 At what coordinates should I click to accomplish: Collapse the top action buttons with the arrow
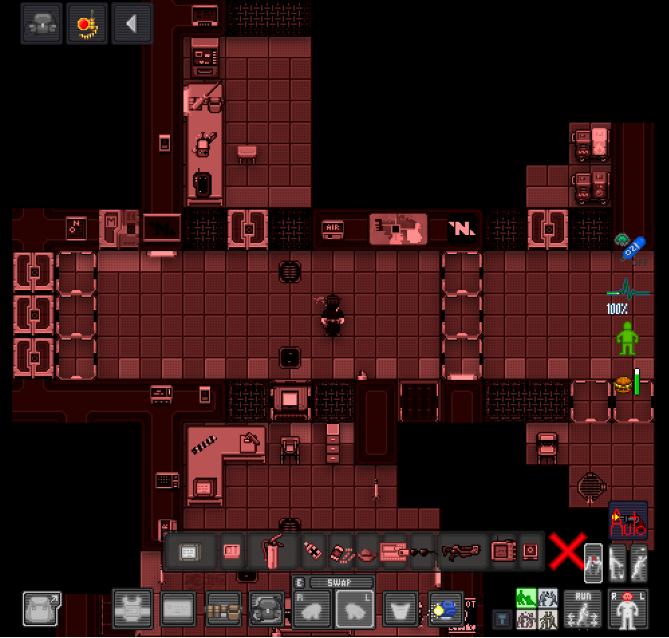[x=132, y=24]
